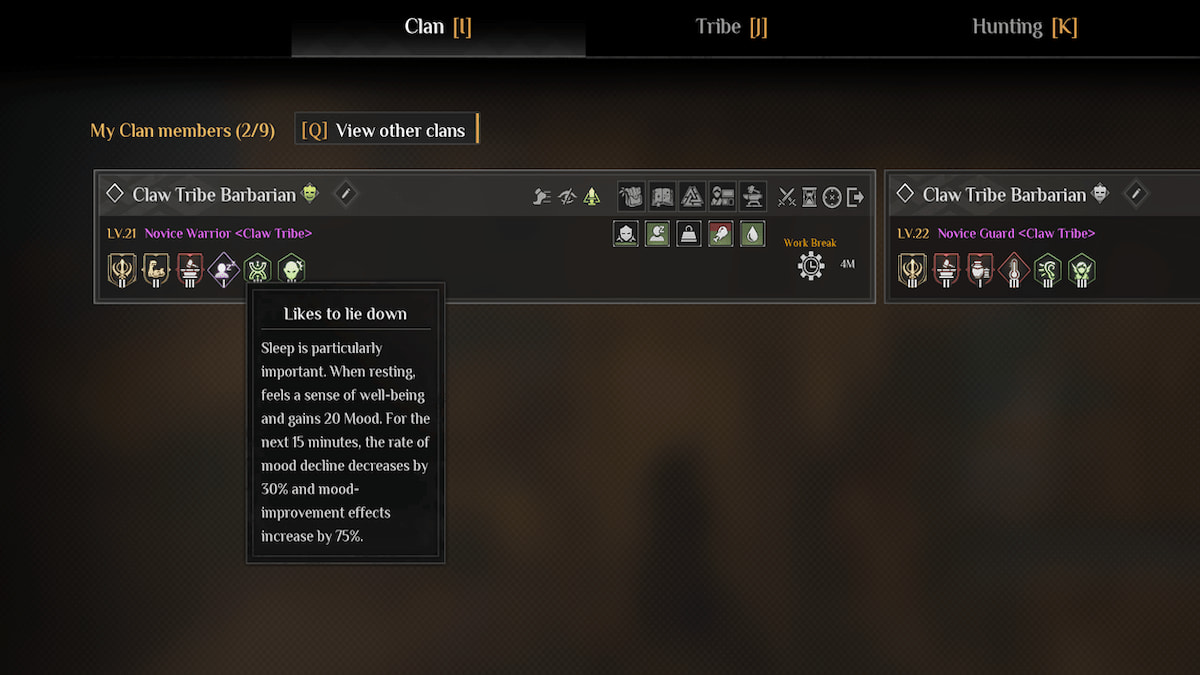This screenshot has width=1200, height=675.
Task: Click the hourglass icon
Action: pyautogui.click(x=809, y=197)
